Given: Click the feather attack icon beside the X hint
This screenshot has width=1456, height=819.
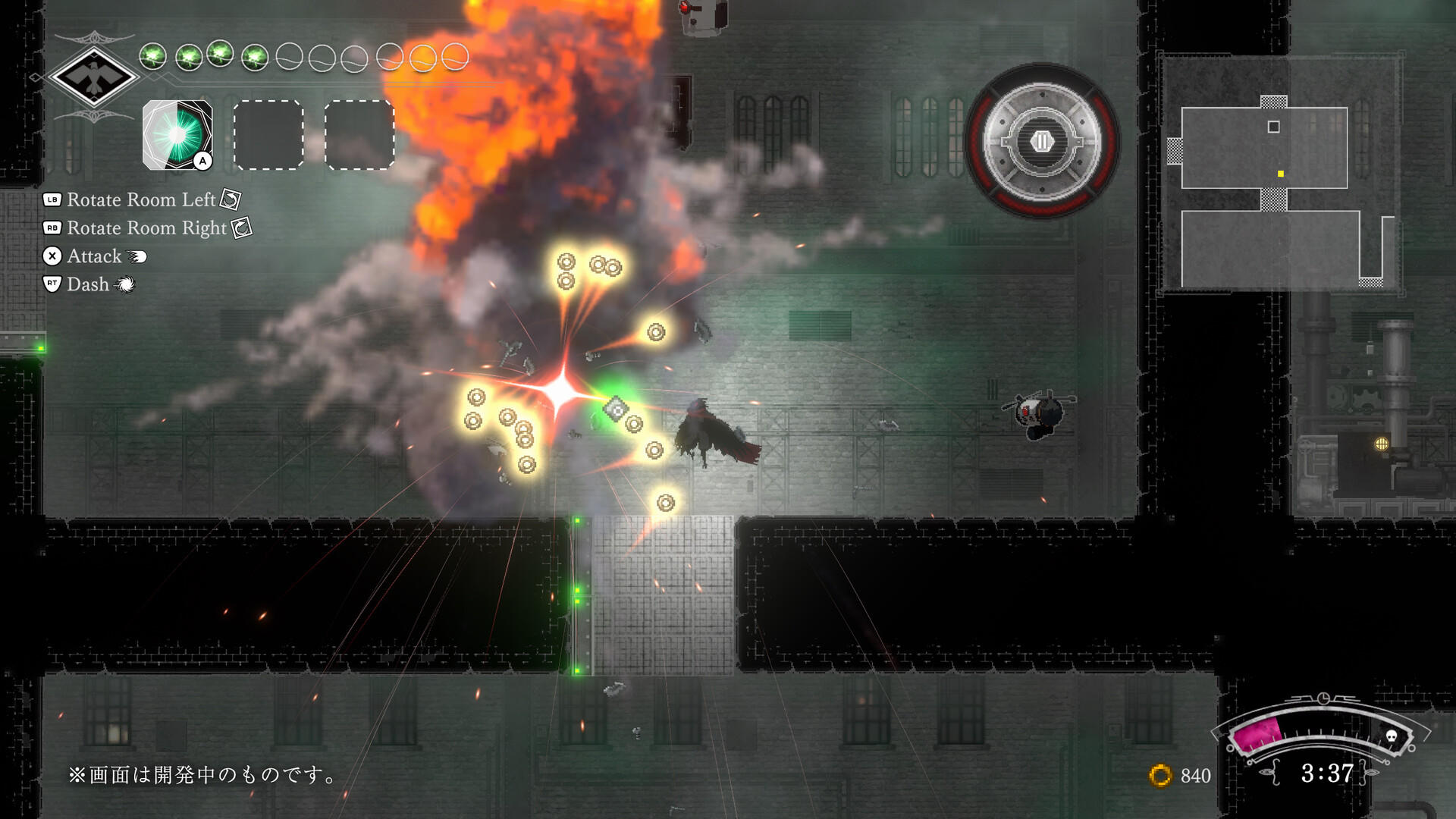Looking at the screenshot, I should click(136, 257).
